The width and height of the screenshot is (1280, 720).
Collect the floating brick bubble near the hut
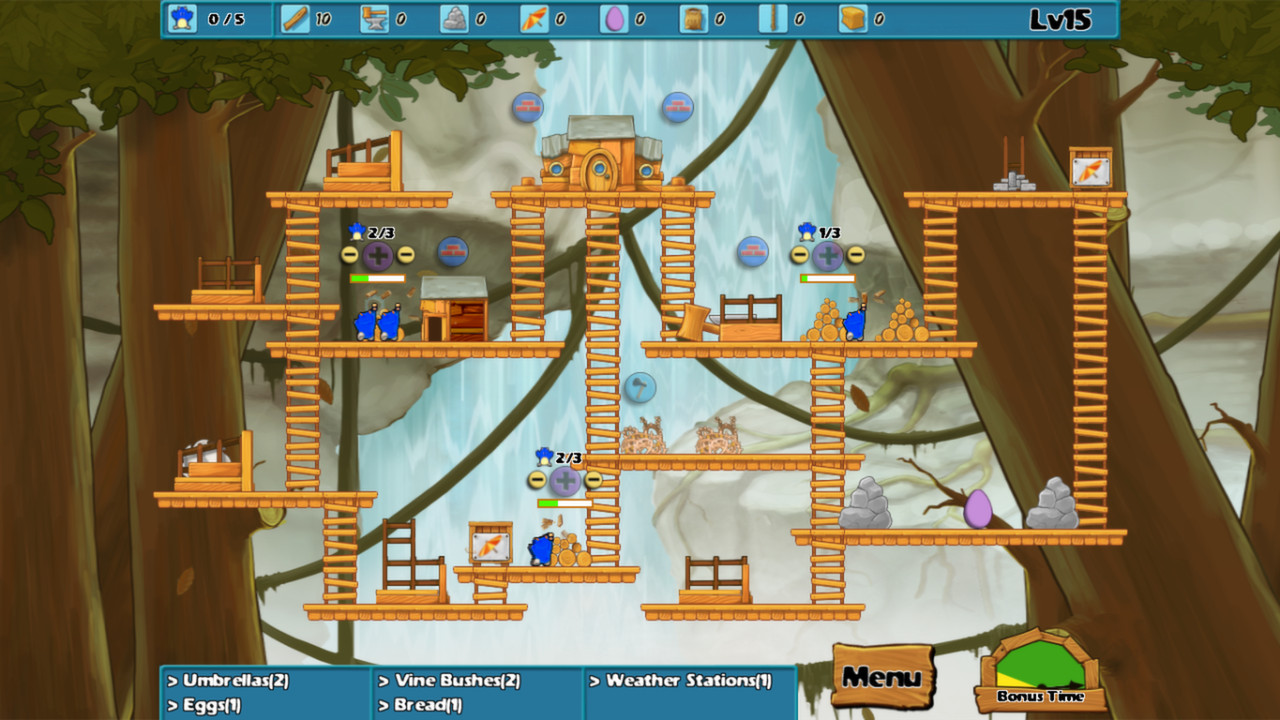(528, 109)
